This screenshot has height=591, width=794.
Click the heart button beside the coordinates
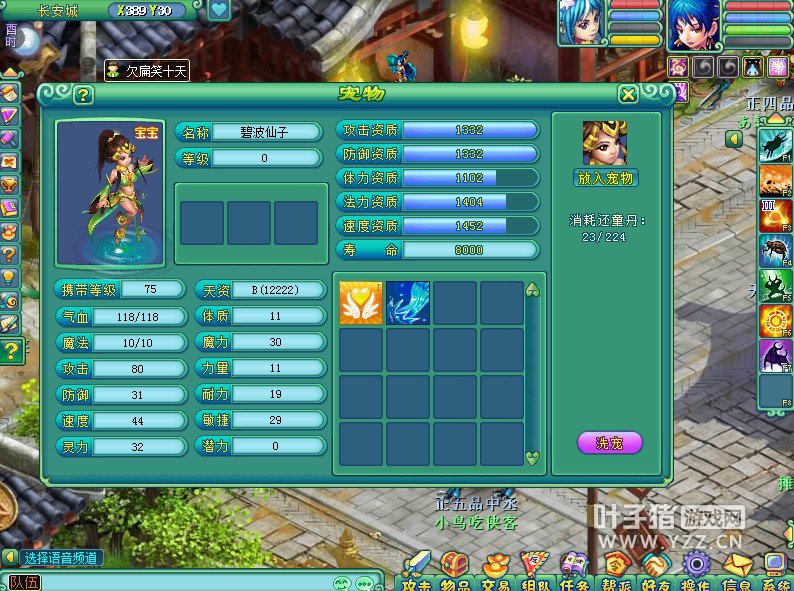point(219,11)
